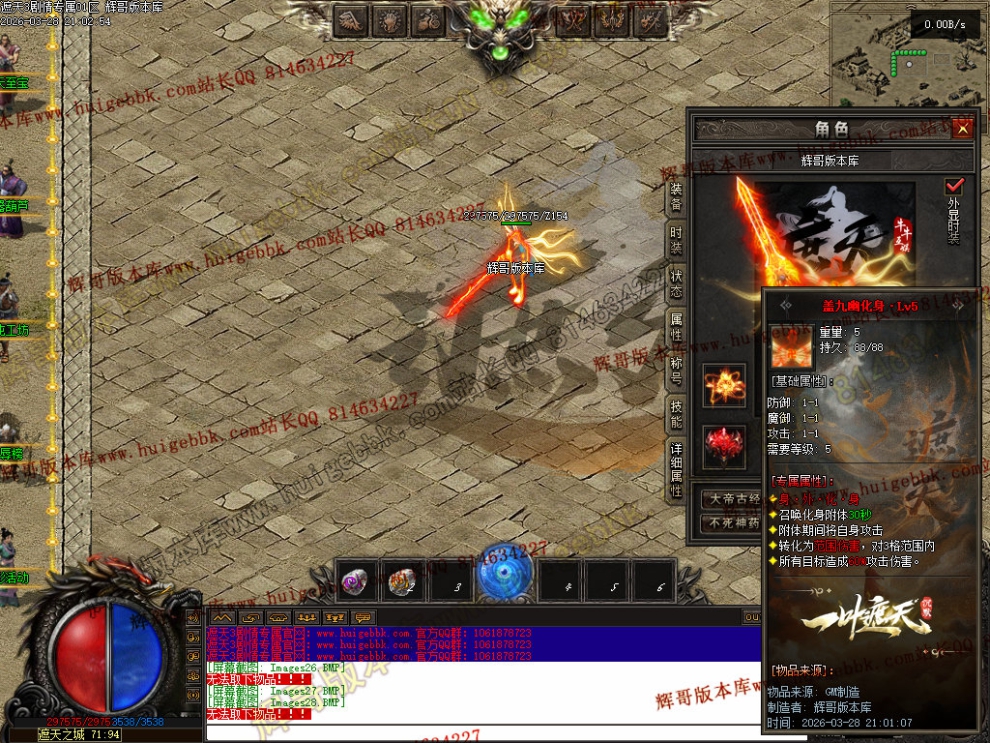Select the red crystal equipment slot
990x743 pixels.
click(x=724, y=446)
